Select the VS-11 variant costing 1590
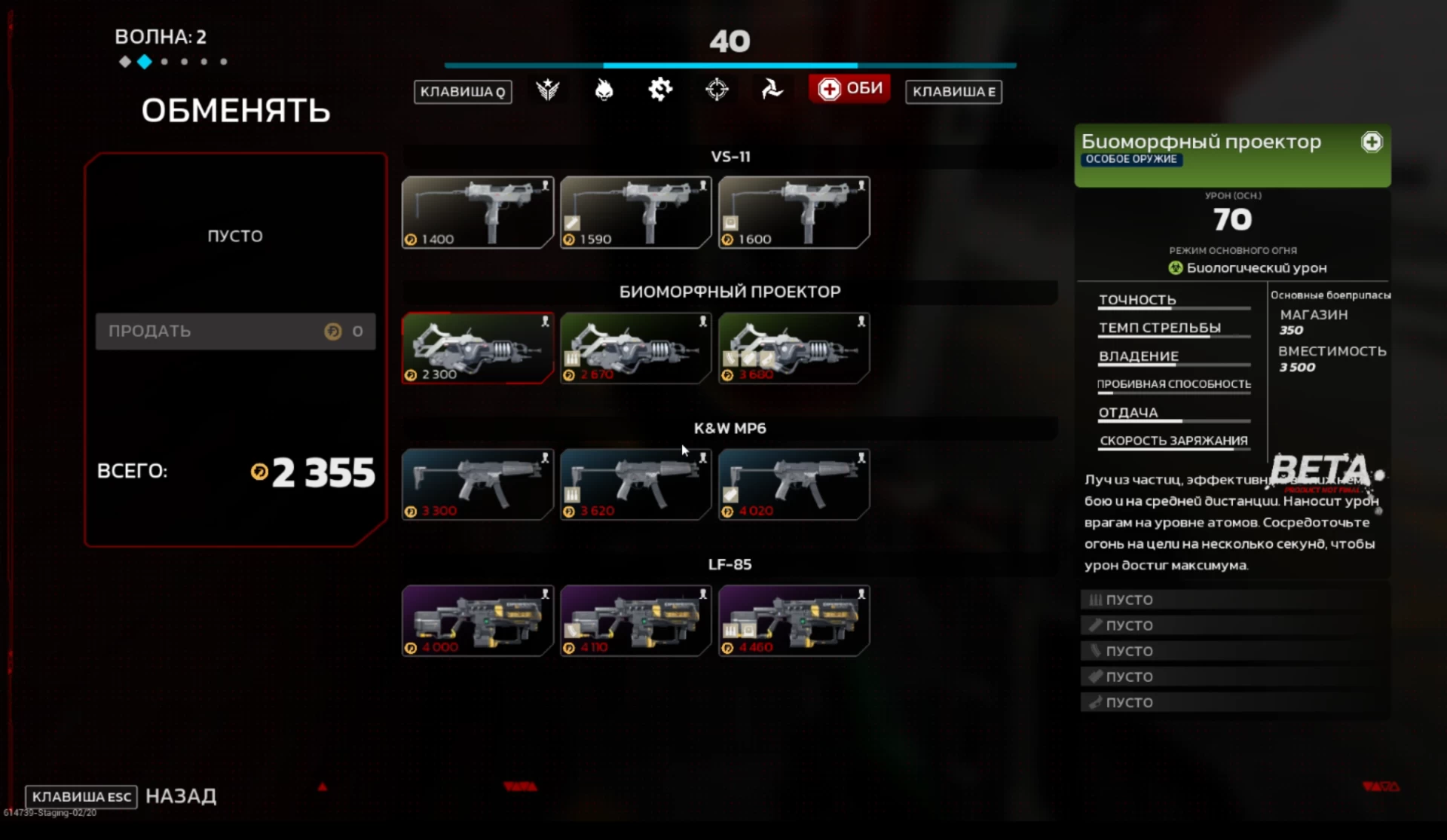Viewport: 1447px width, 840px height. click(x=636, y=212)
